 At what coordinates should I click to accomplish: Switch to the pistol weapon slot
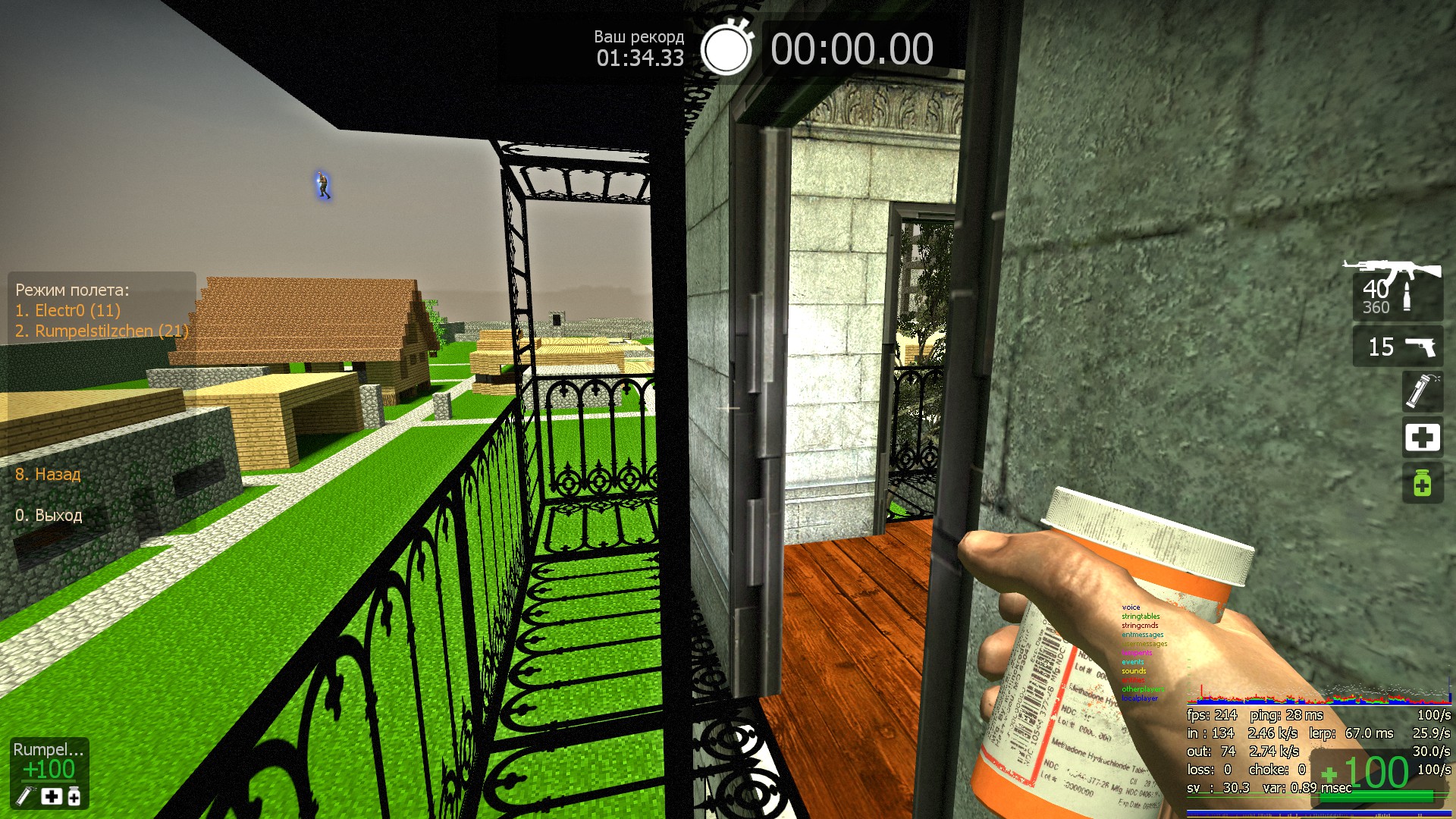point(1398,347)
